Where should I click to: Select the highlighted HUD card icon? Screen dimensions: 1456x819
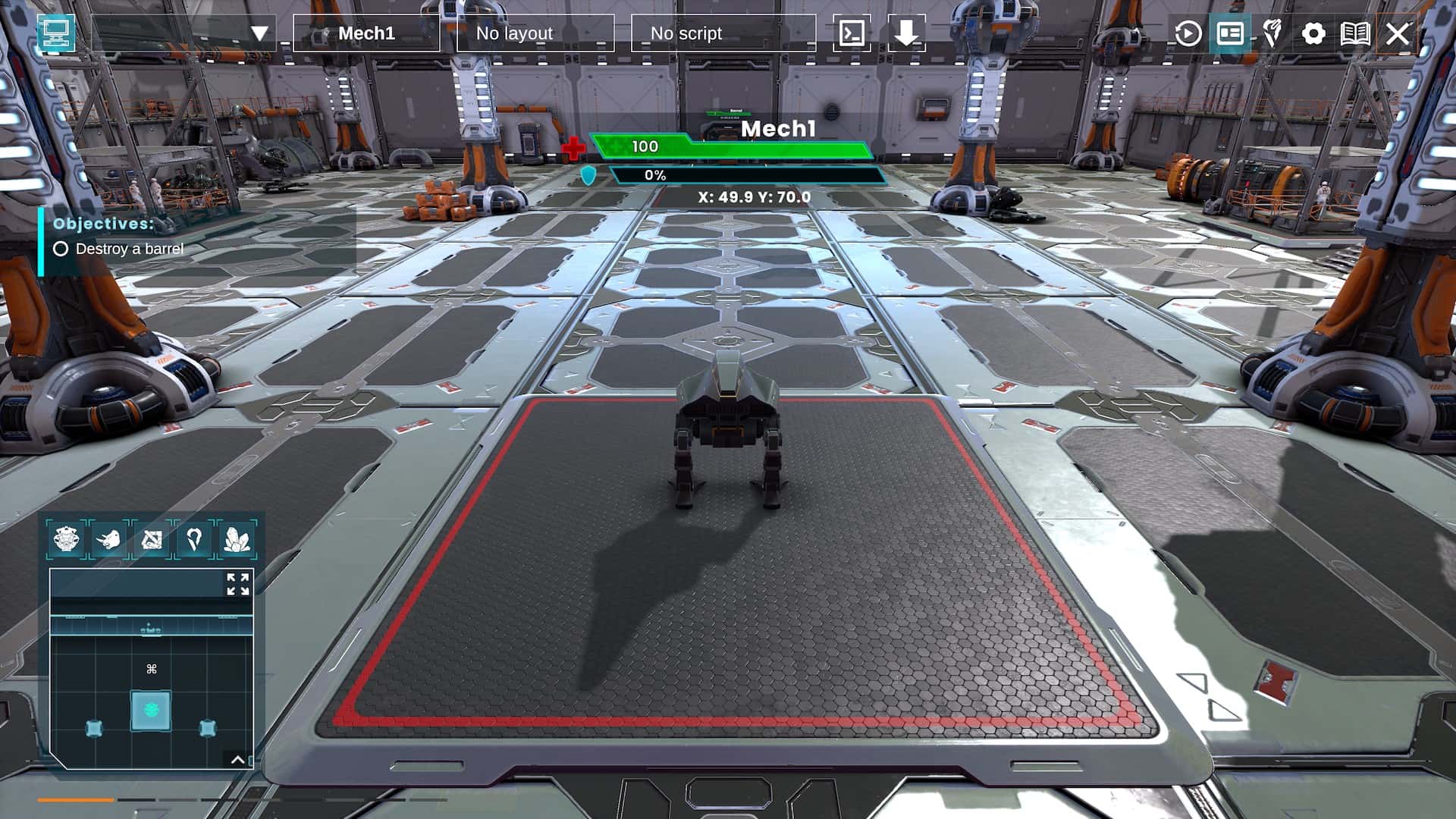(x=1230, y=33)
